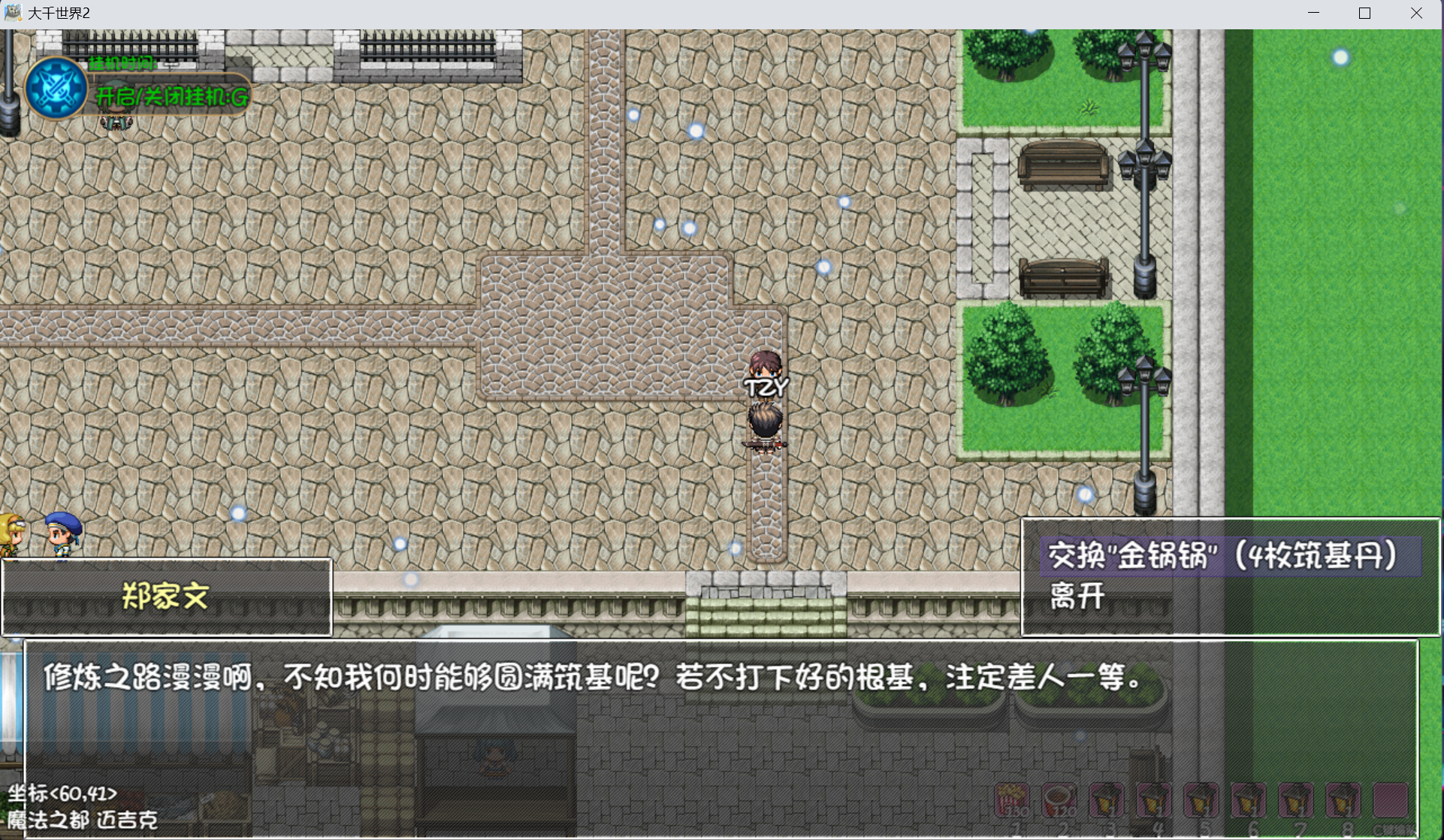This screenshot has width=1444, height=840.
Task: Select the lantern in hotbar slot 6
Action: (1249, 801)
